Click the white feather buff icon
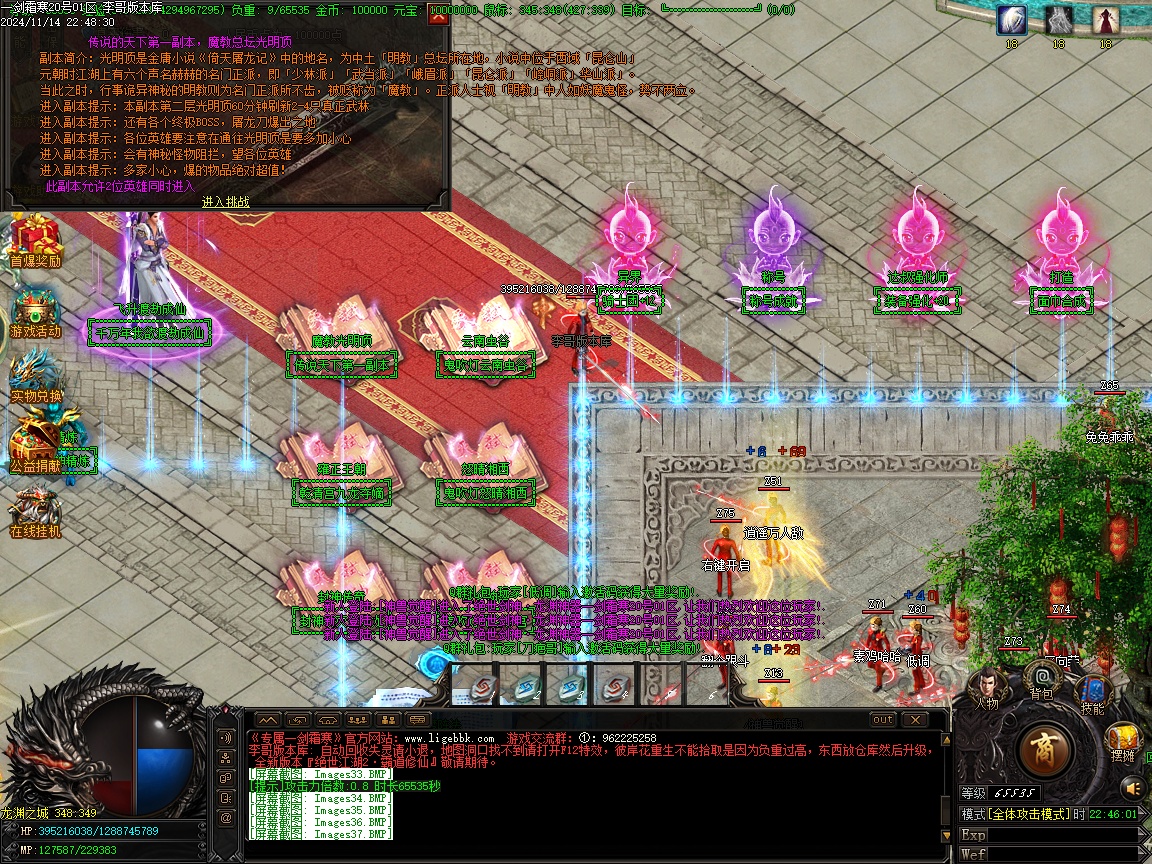Screen dimensions: 1152x864 (x=1011, y=20)
